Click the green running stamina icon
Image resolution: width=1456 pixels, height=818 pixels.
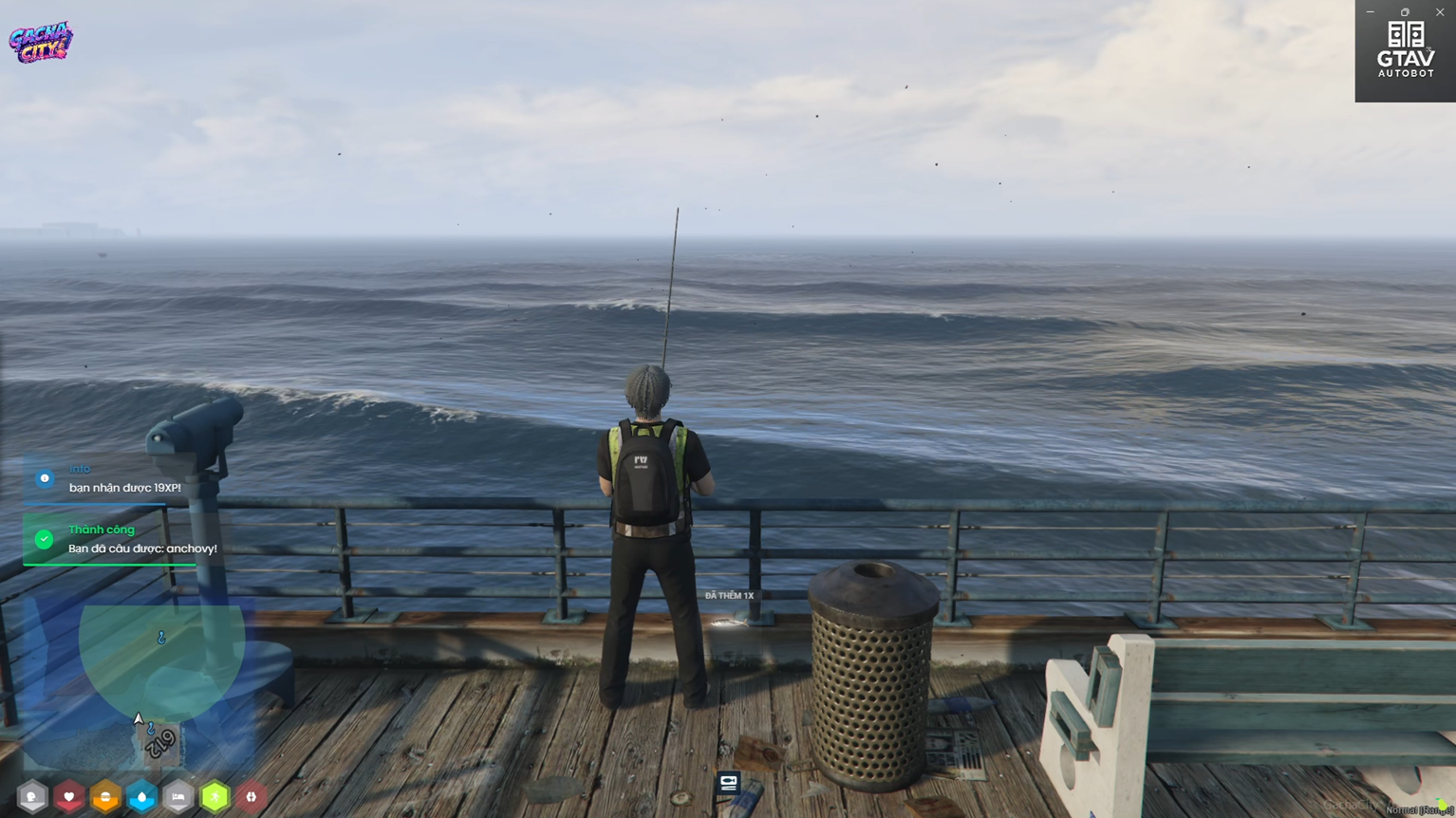click(215, 797)
